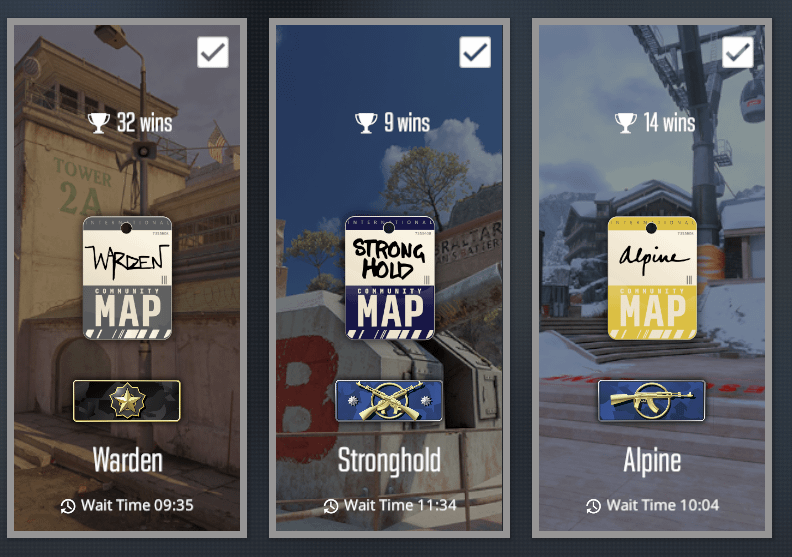Click the Warden gold star rank emblem
792x557 pixels.
coord(127,400)
